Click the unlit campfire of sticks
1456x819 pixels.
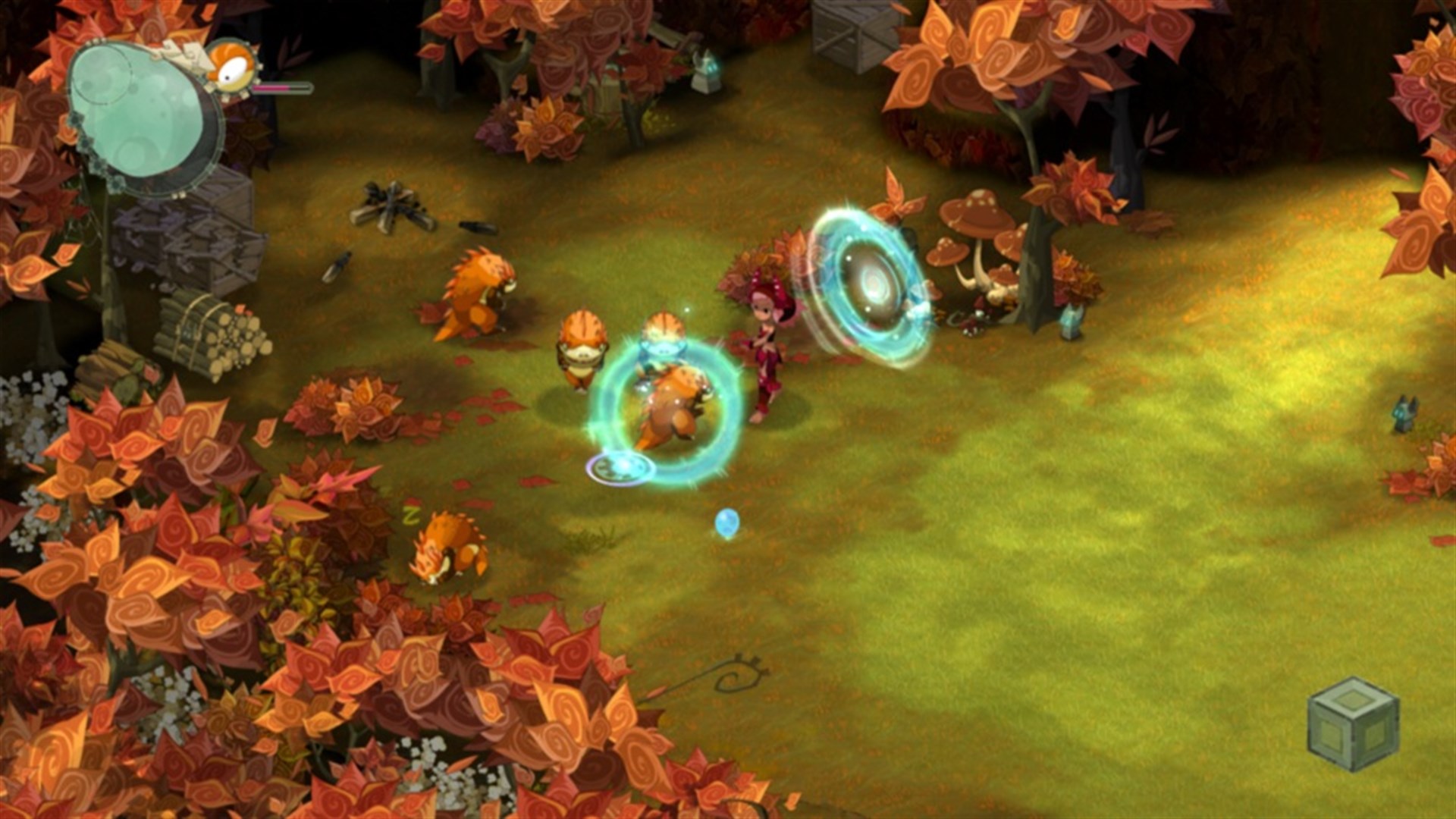[x=394, y=205]
